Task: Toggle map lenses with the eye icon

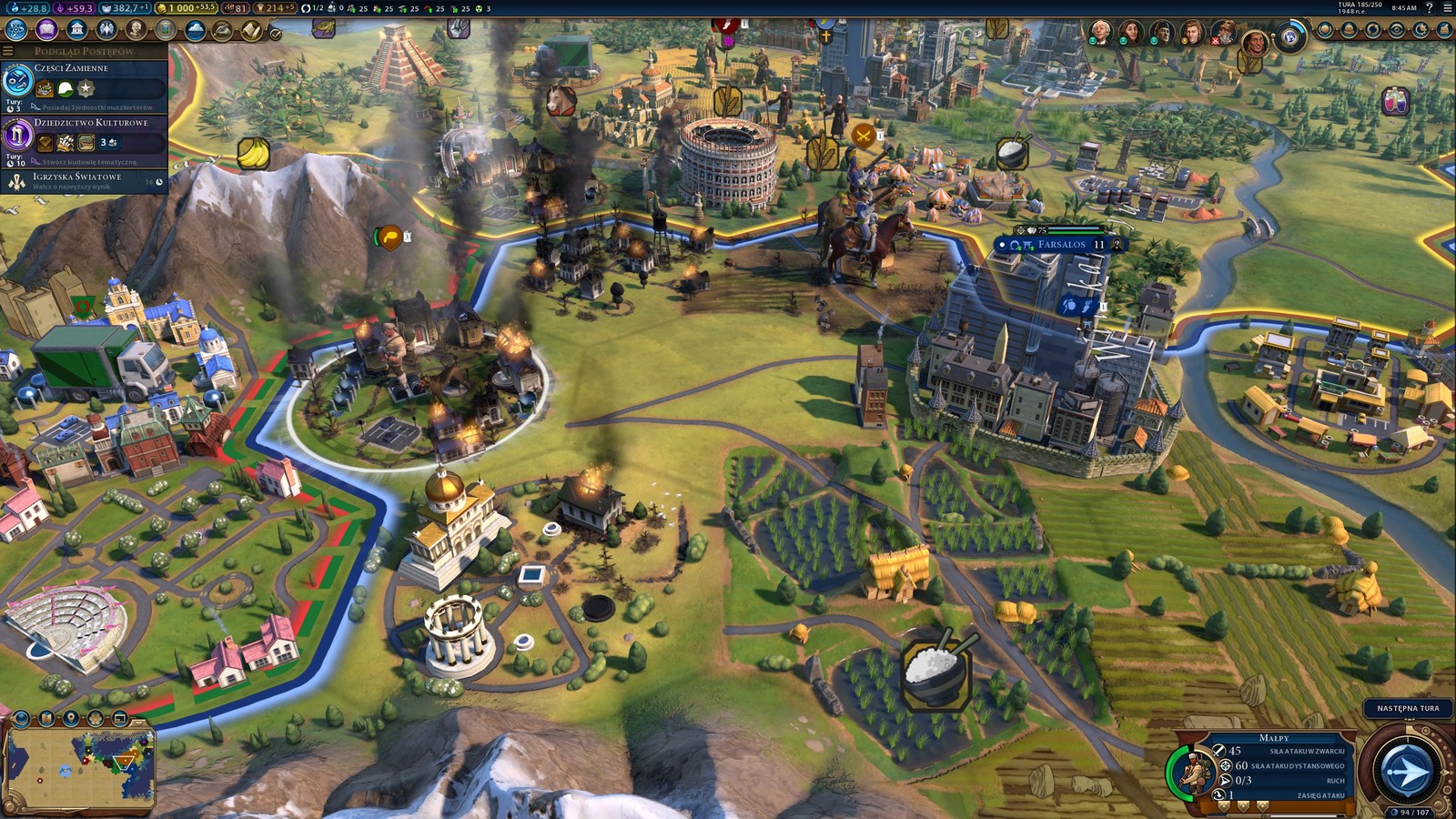Action: click(1397, 29)
